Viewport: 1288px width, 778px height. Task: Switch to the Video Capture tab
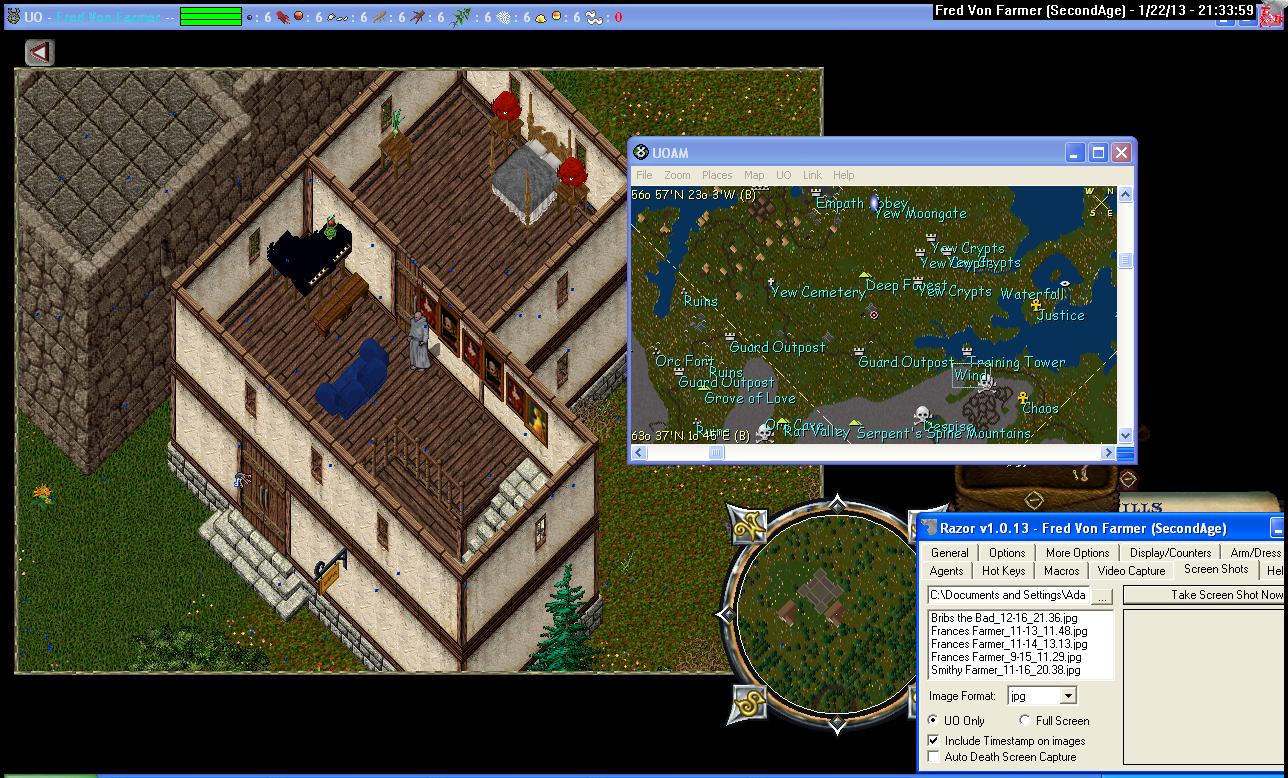[1131, 571]
